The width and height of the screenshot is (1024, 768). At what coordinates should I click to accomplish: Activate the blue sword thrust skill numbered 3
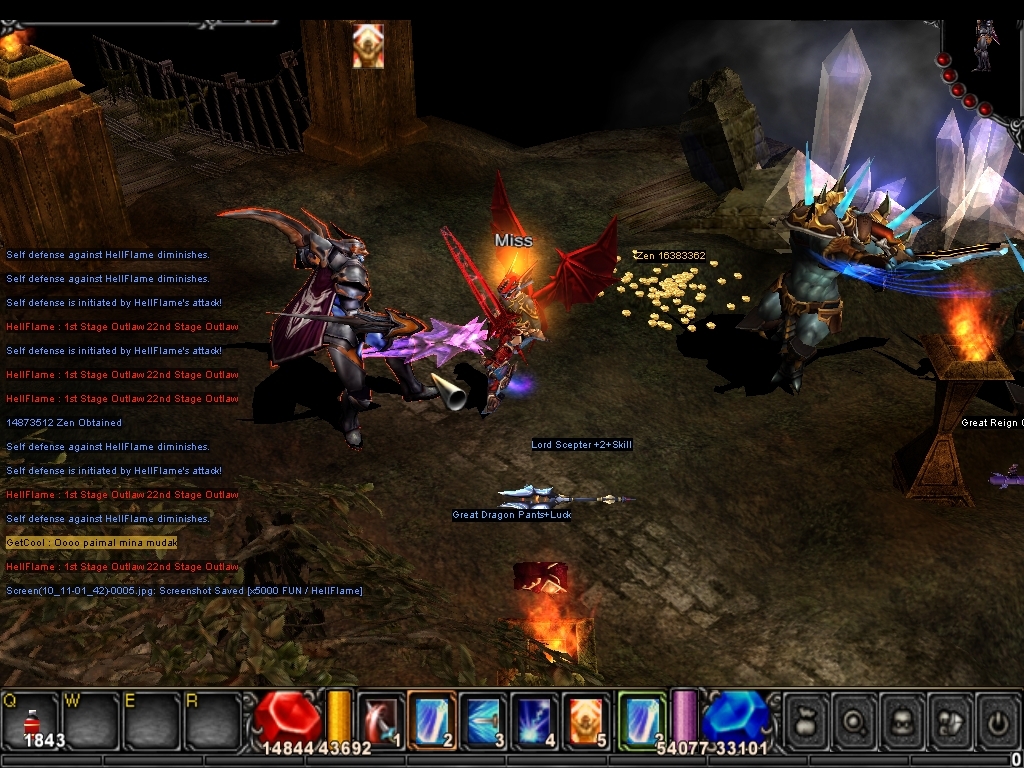coord(484,719)
